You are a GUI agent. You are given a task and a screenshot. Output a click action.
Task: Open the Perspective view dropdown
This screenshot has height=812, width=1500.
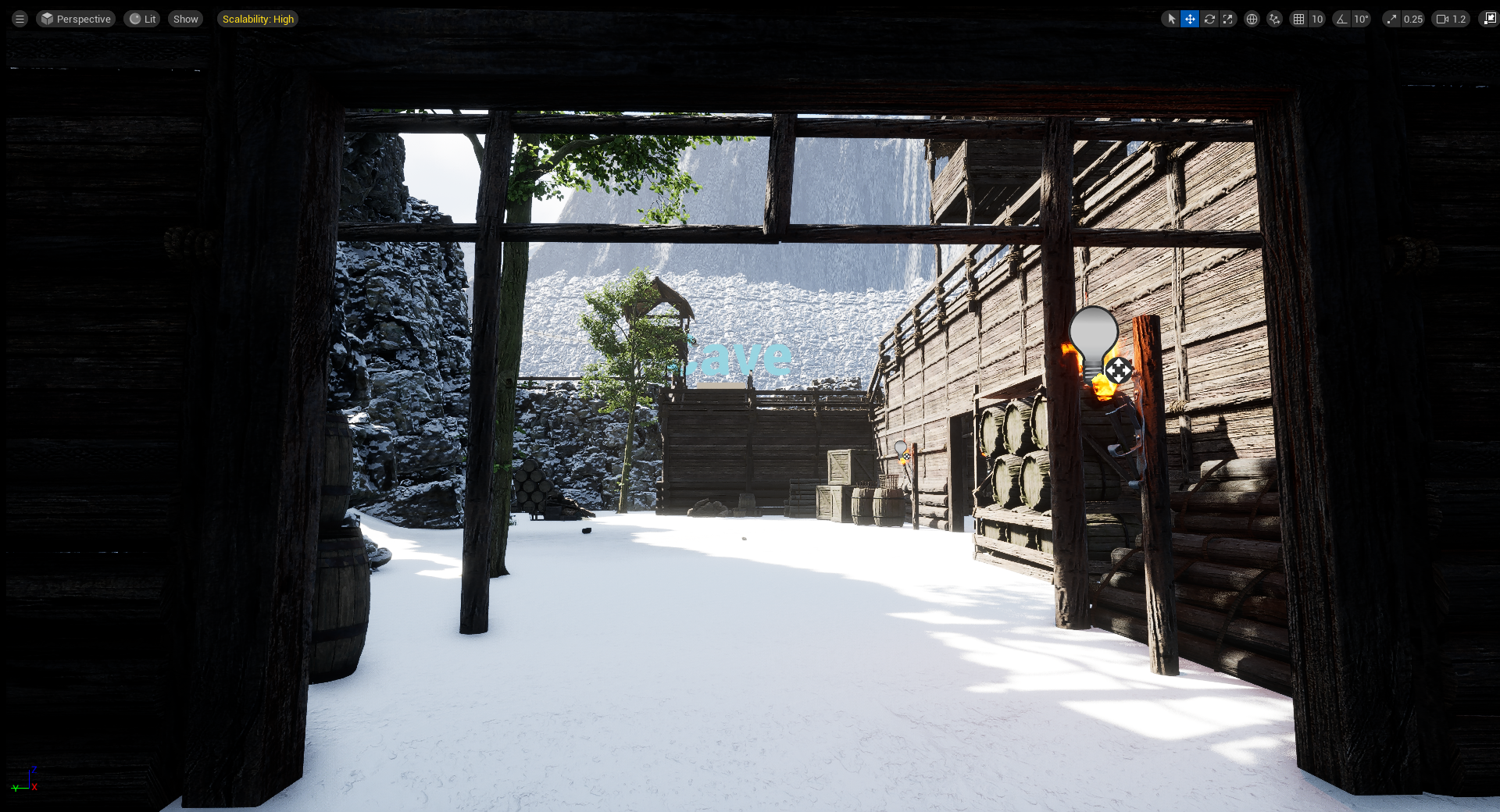(76, 19)
